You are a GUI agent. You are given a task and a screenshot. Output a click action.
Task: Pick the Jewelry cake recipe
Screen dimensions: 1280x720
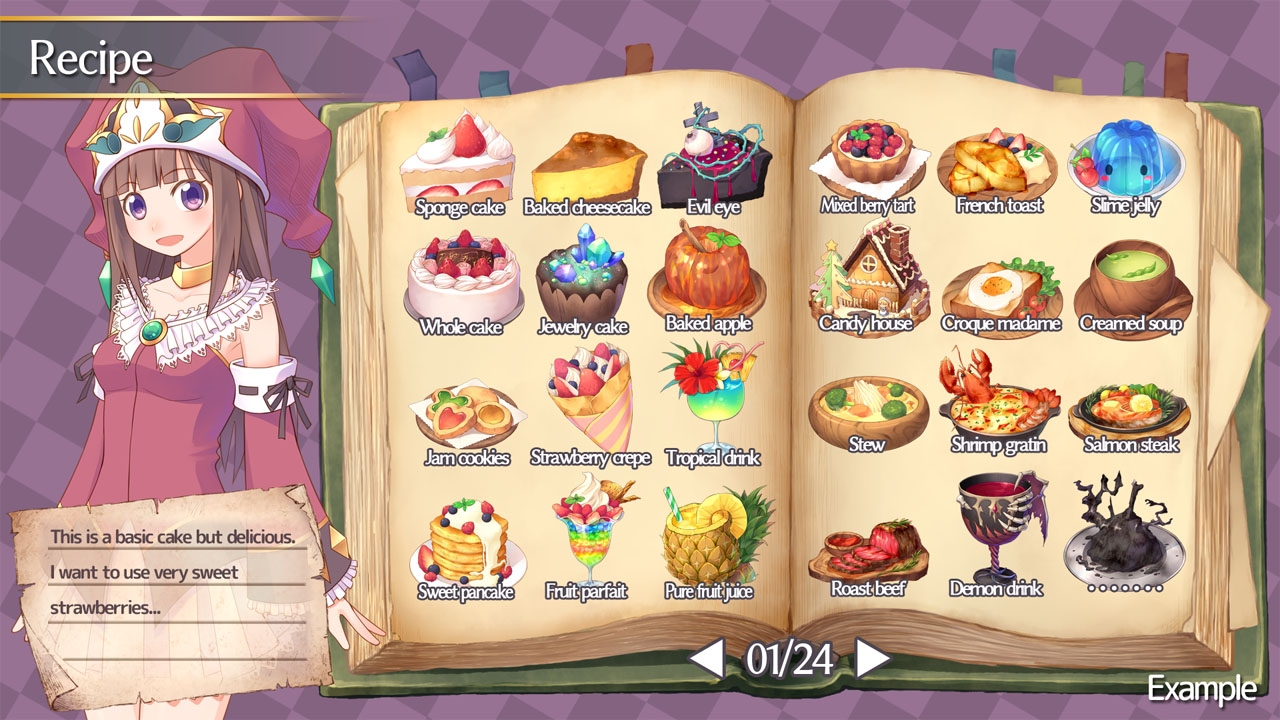583,280
